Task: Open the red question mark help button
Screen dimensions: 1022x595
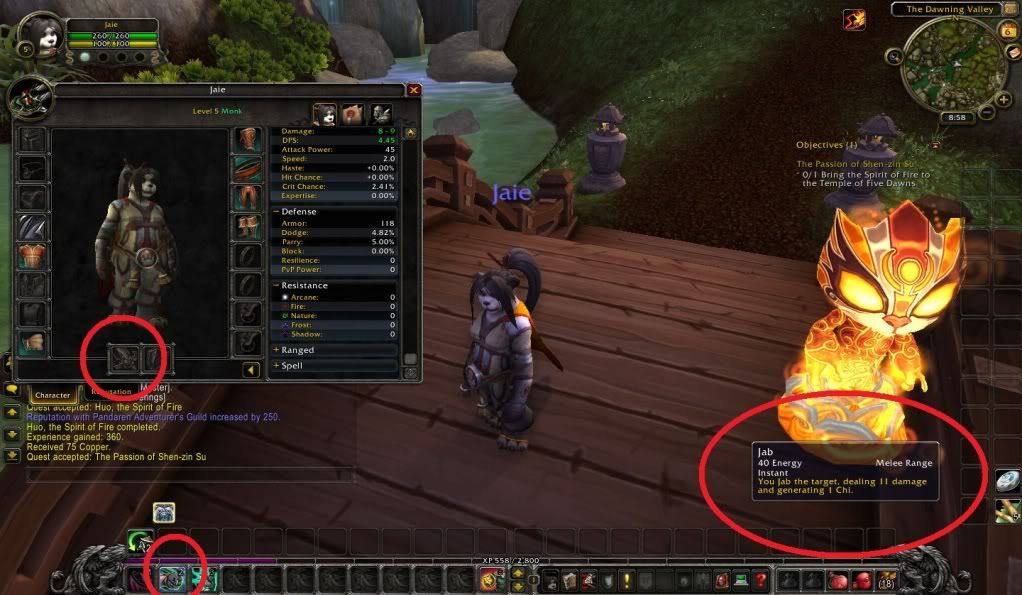Action: [761, 578]
